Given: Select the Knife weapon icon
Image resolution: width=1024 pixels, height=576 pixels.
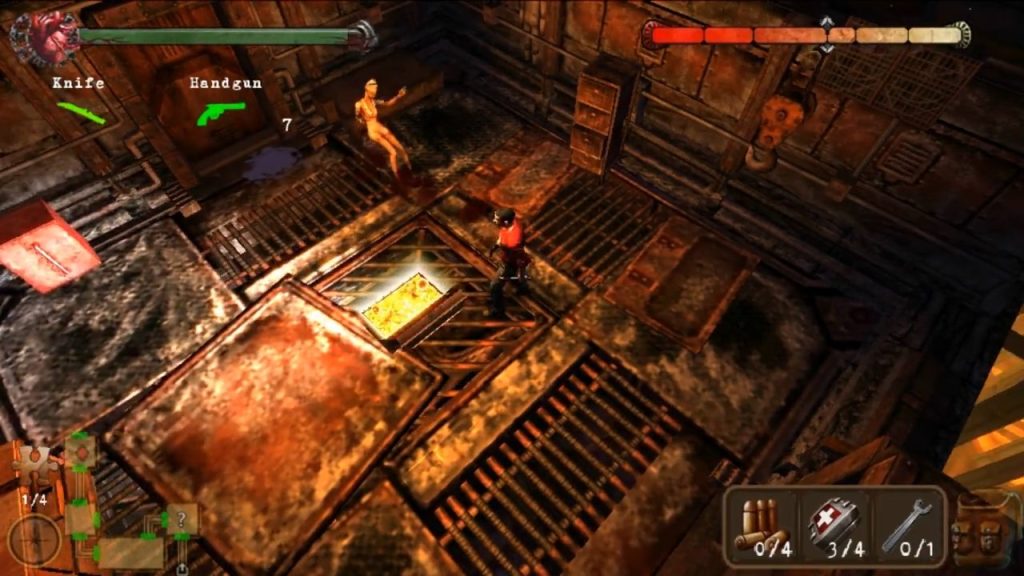Looking at the screenshot, I should 81,112.
